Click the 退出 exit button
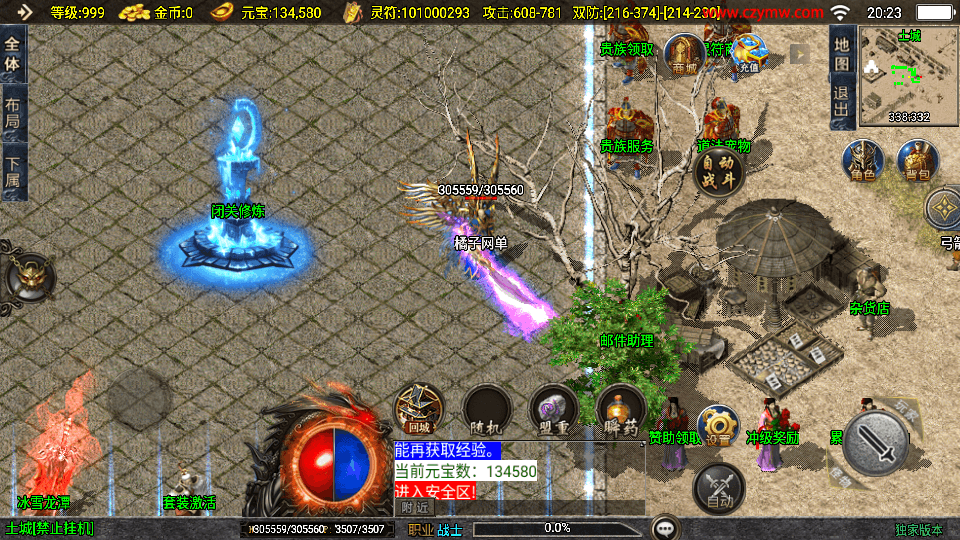This screenshot has width=960, height=540. 842,105
